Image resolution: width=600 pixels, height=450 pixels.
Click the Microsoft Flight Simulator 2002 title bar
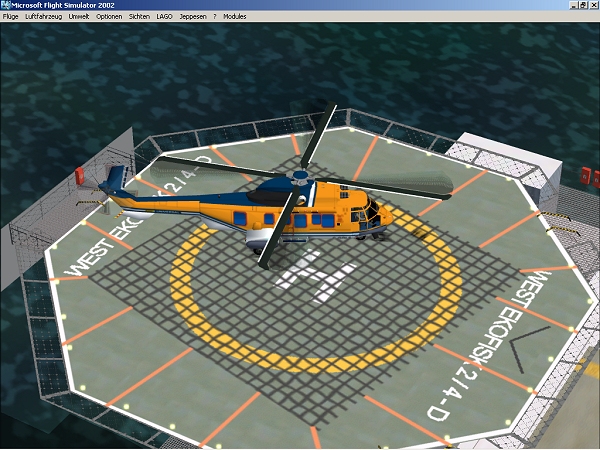300,5
